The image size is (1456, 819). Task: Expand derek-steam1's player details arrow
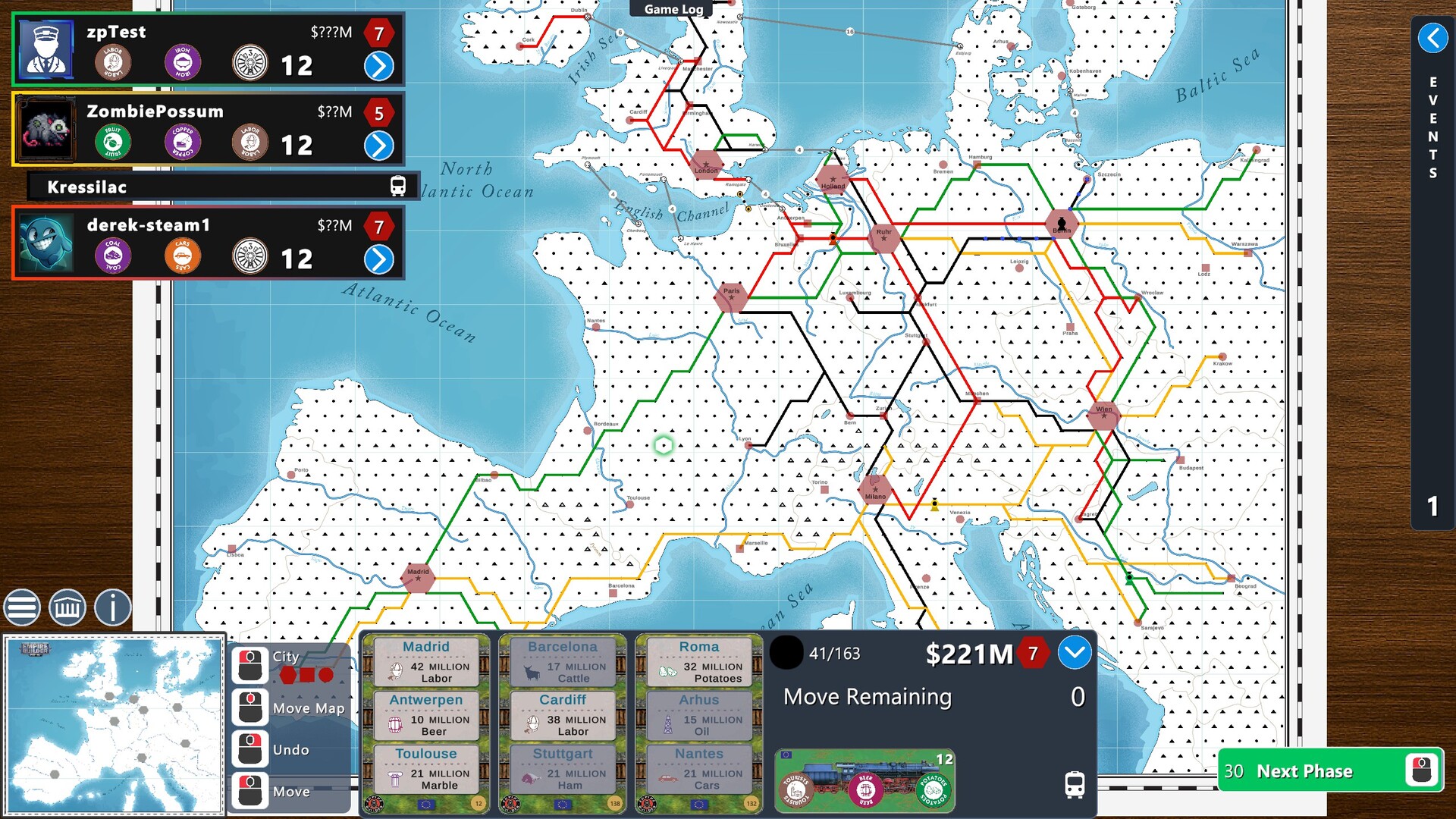[x=379, y=259]
